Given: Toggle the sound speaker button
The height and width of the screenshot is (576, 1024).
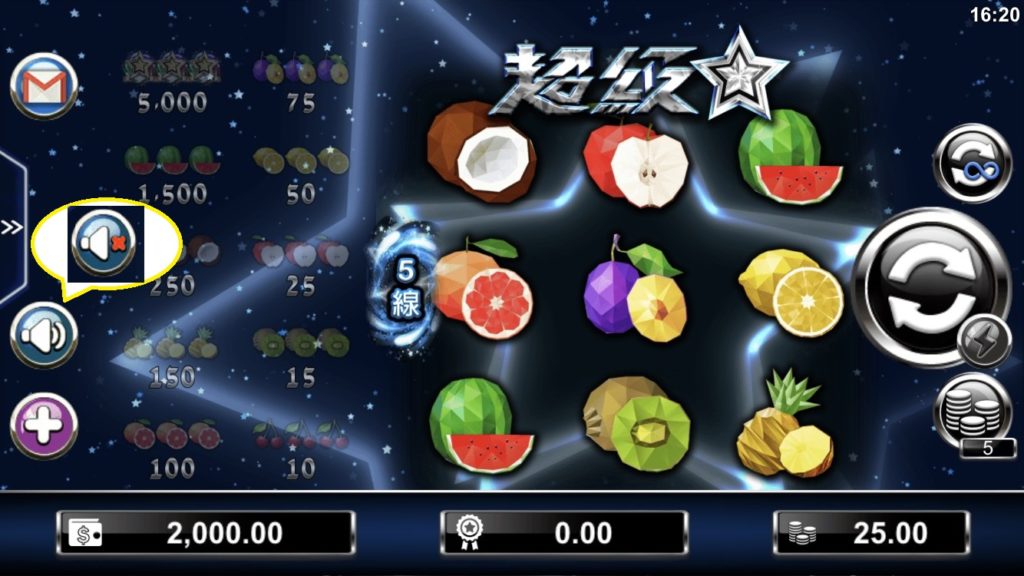Looking at the screenshot, I should coord(44,335).
